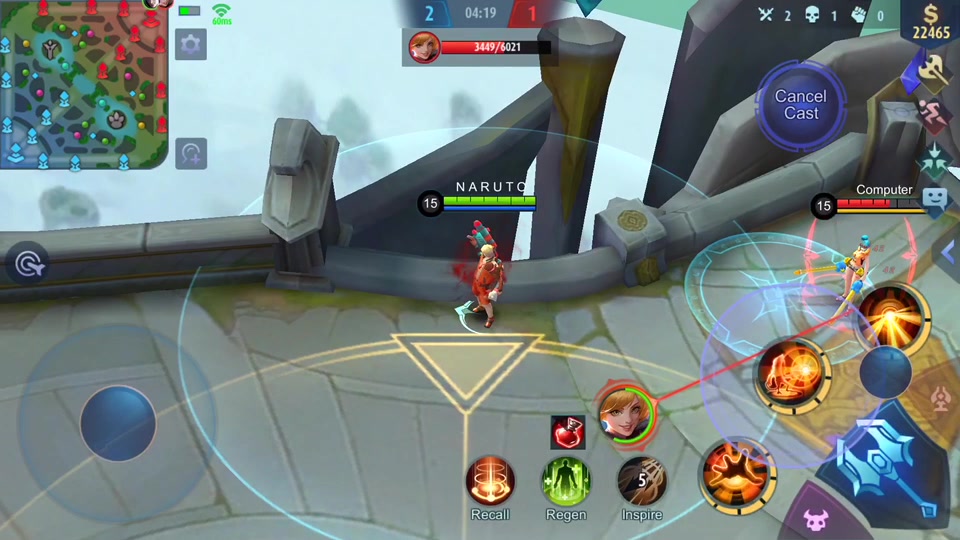Cast the Inspire battle spell
This screenshot has height=540, width=960.
click(642, 481)
